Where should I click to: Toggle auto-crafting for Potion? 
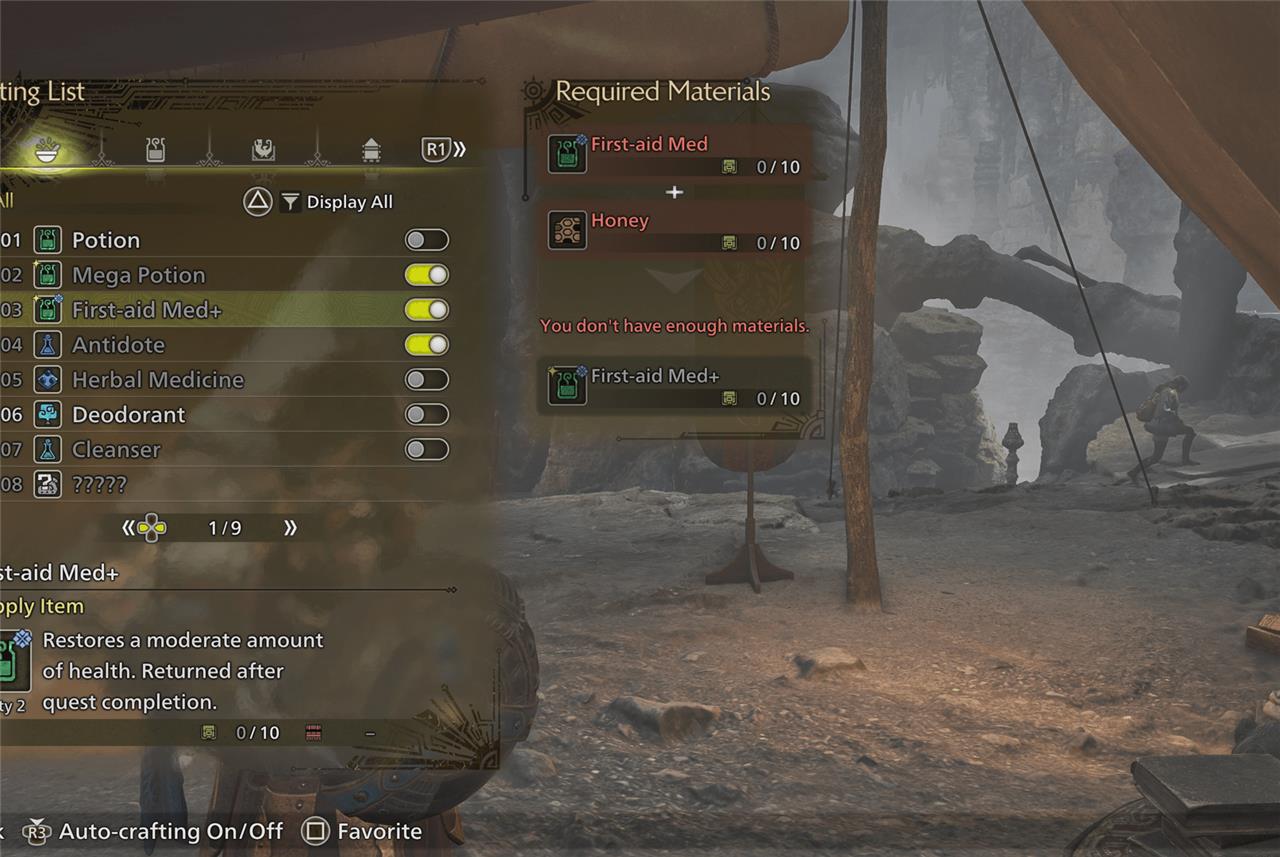click(x=427, y=240)
